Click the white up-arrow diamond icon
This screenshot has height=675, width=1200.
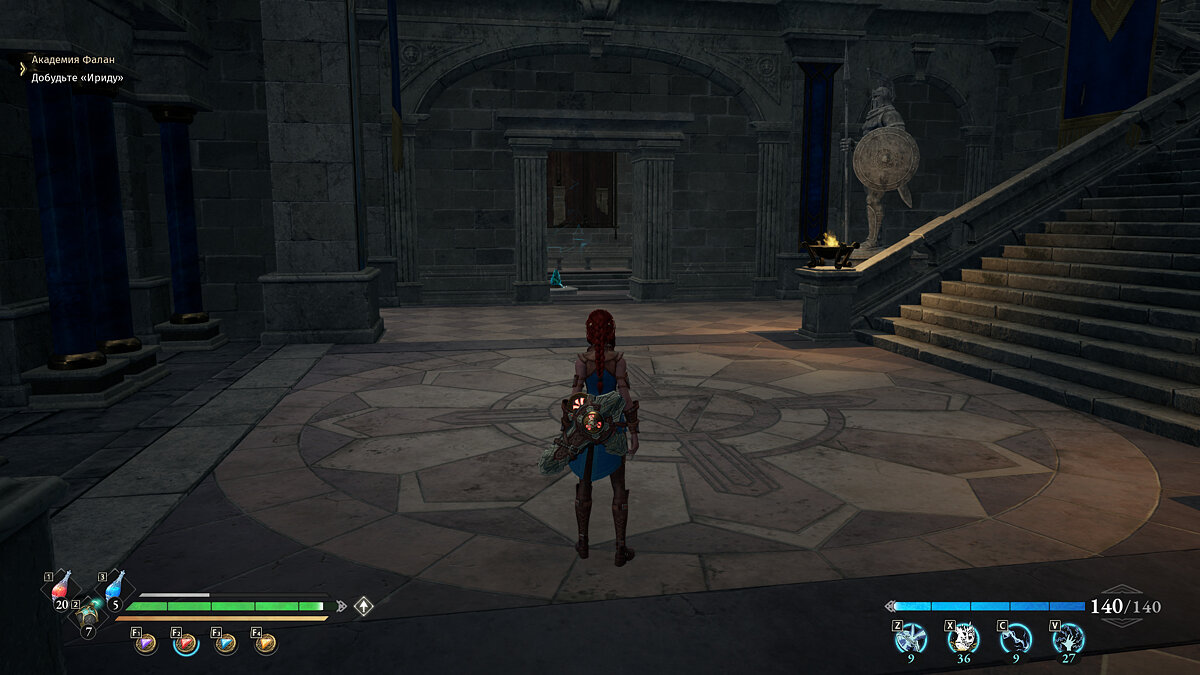click(364, 606)
